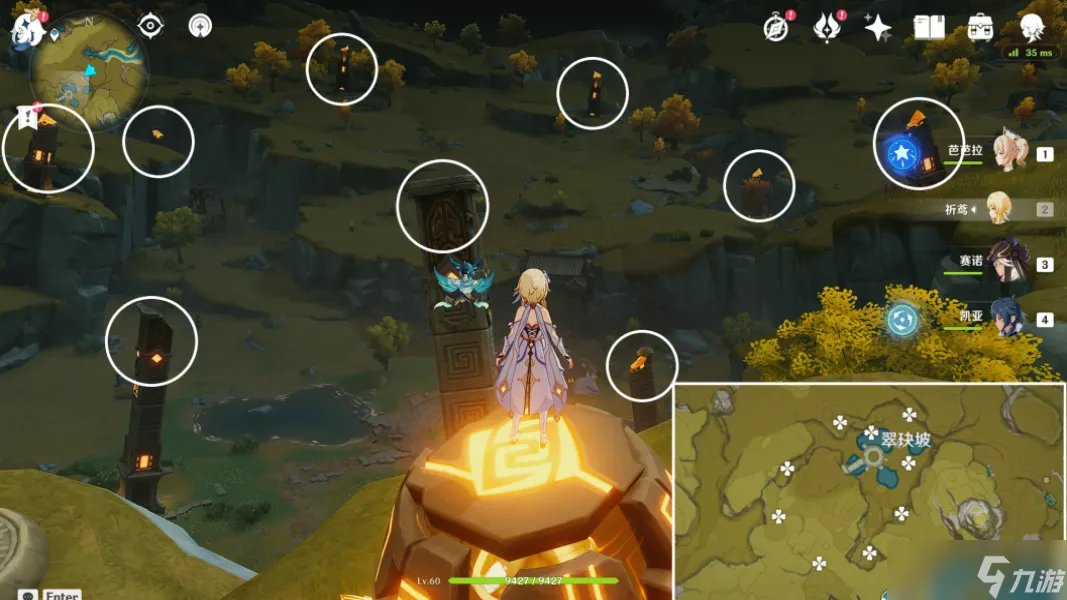The width and height of the screenshot is (1067, 600).
Task: Open the character profile head icon
Action: (x=1033, y=24)
